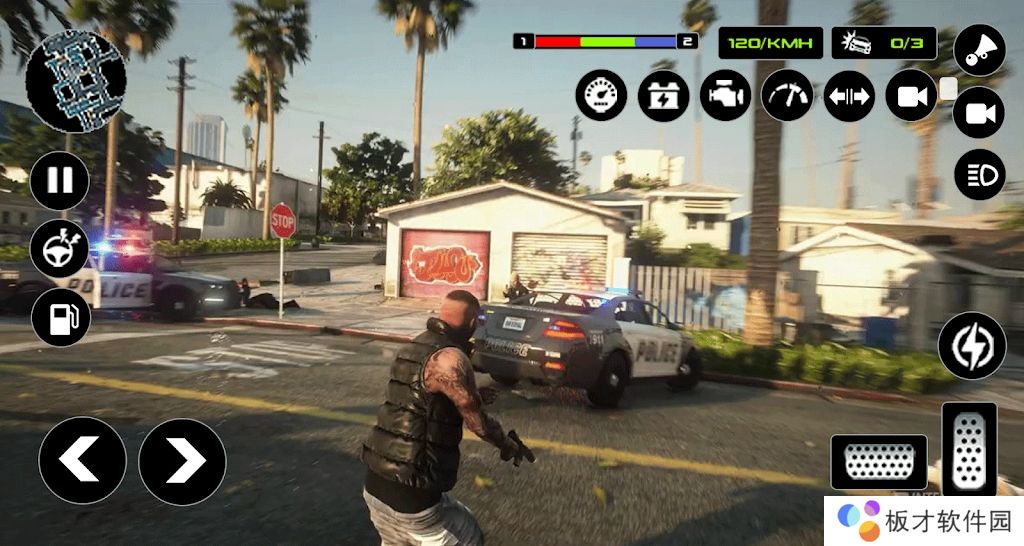Steer left with the left arrow
1024x546 pixels.
click(82, 461)
